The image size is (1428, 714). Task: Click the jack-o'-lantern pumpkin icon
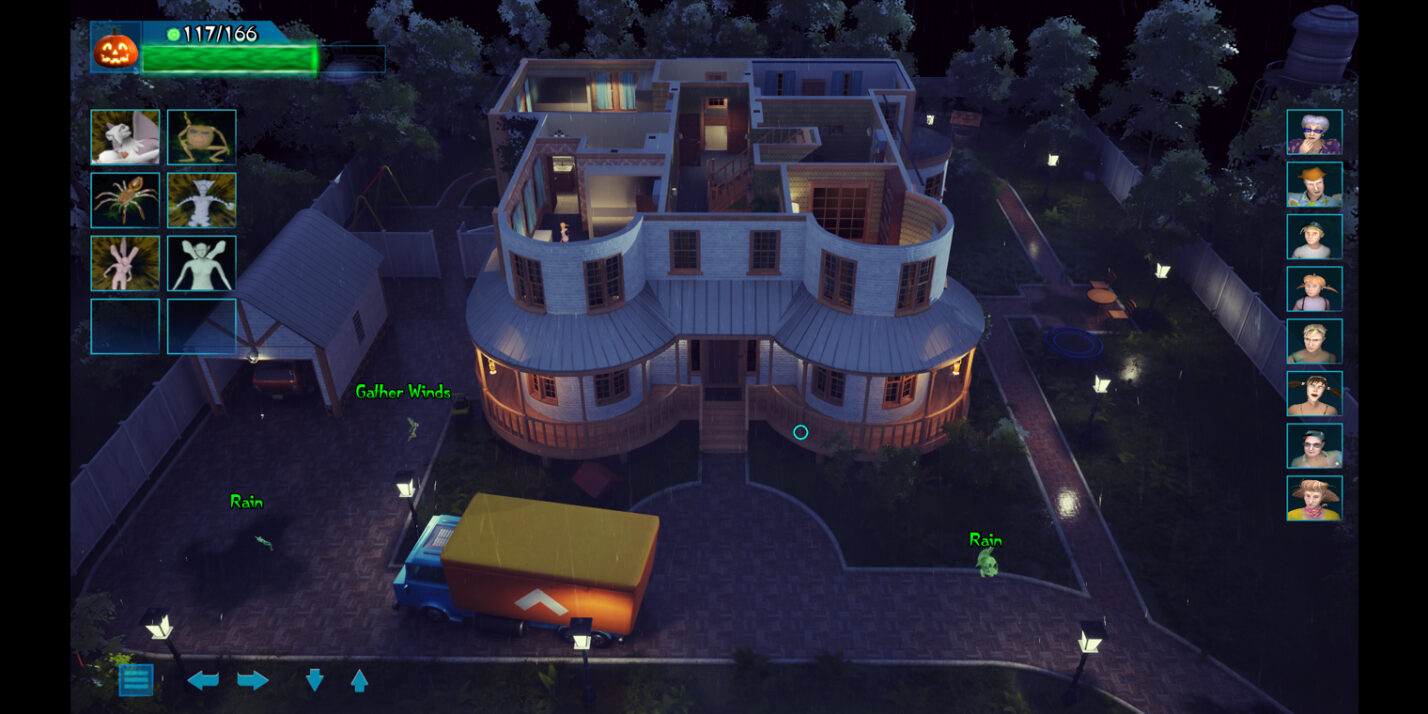point(115,48)
